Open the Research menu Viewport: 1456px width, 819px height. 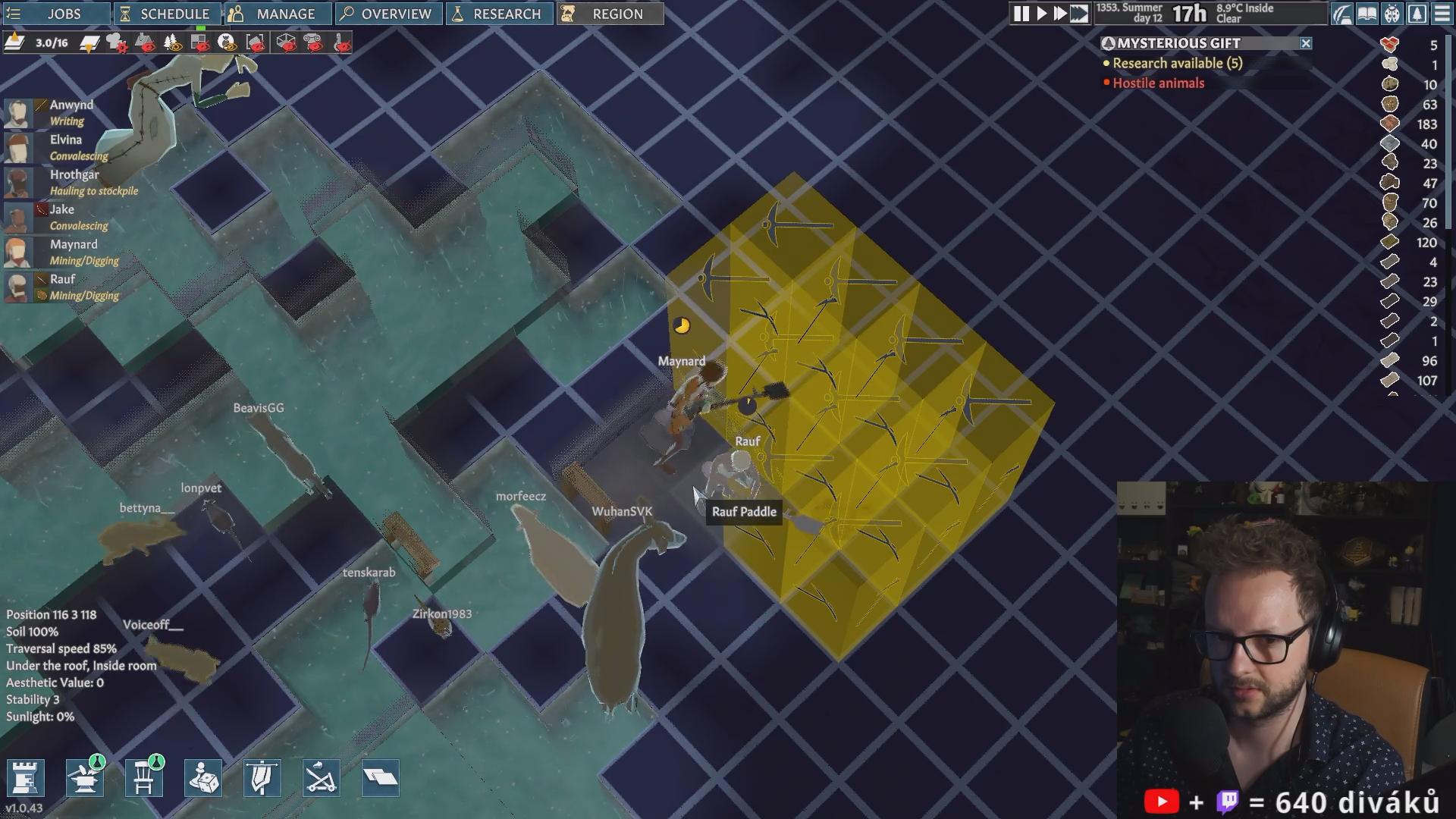point(499,14)
